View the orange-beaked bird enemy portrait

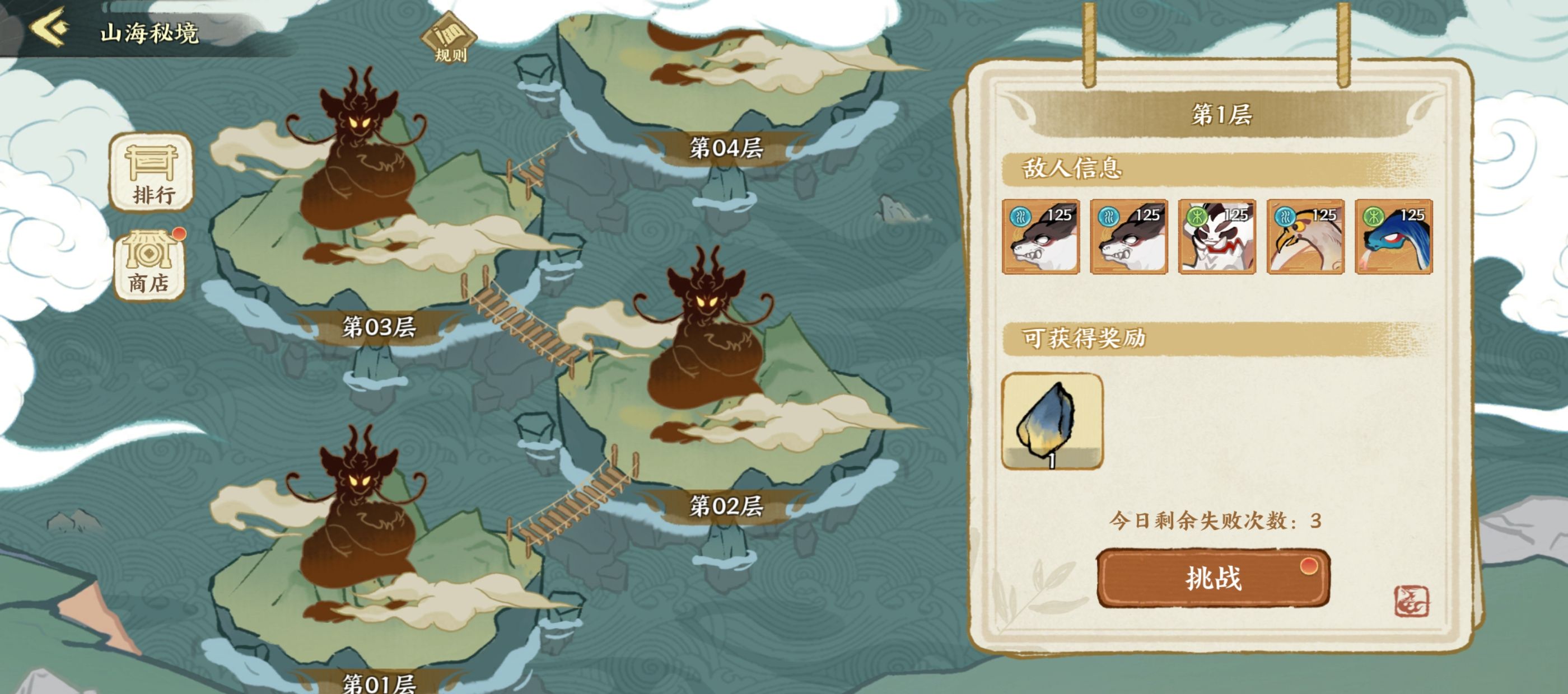pos(1305,237)
